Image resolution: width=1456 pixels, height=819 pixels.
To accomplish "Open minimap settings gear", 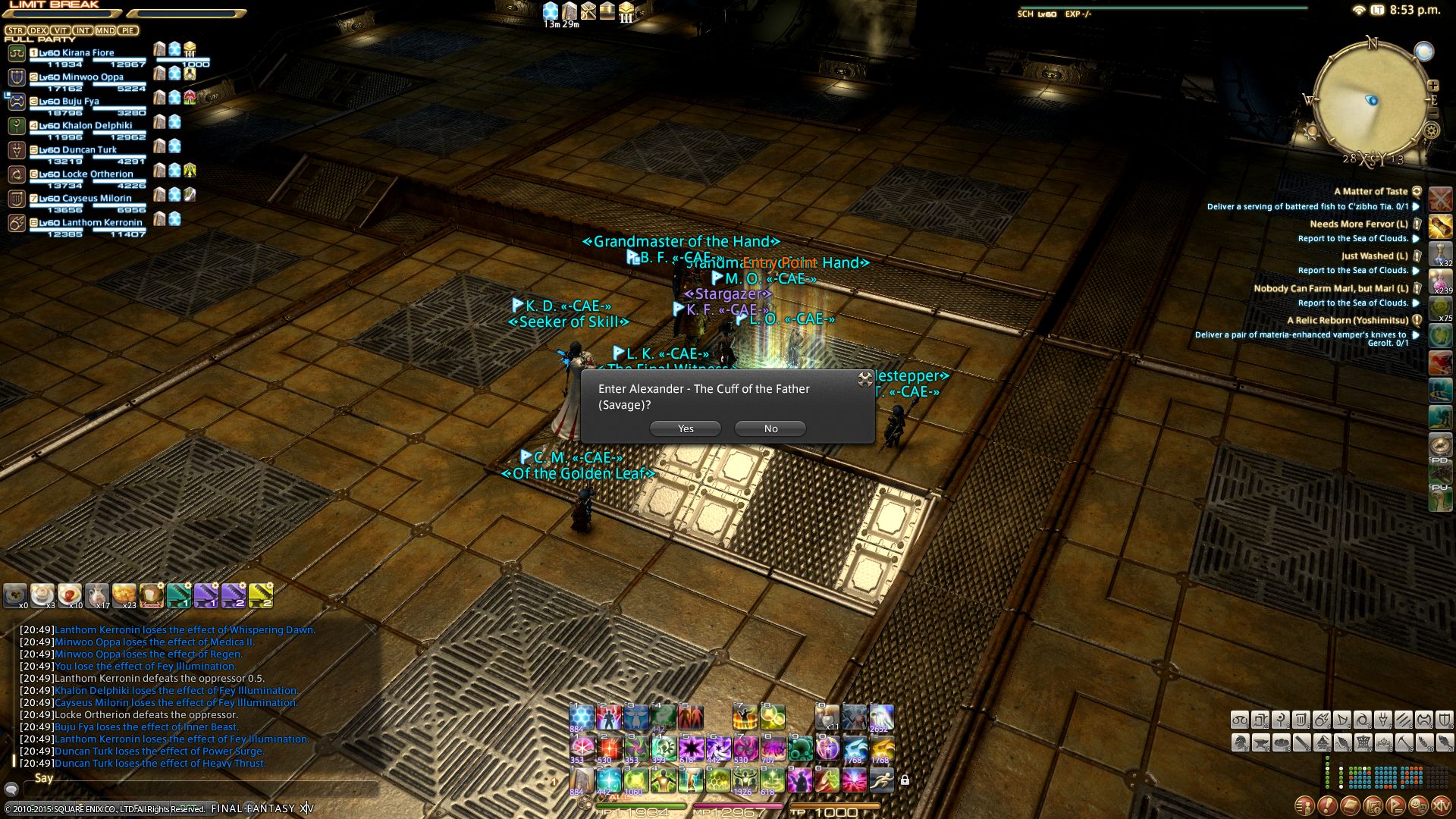I will [1431, 130].
